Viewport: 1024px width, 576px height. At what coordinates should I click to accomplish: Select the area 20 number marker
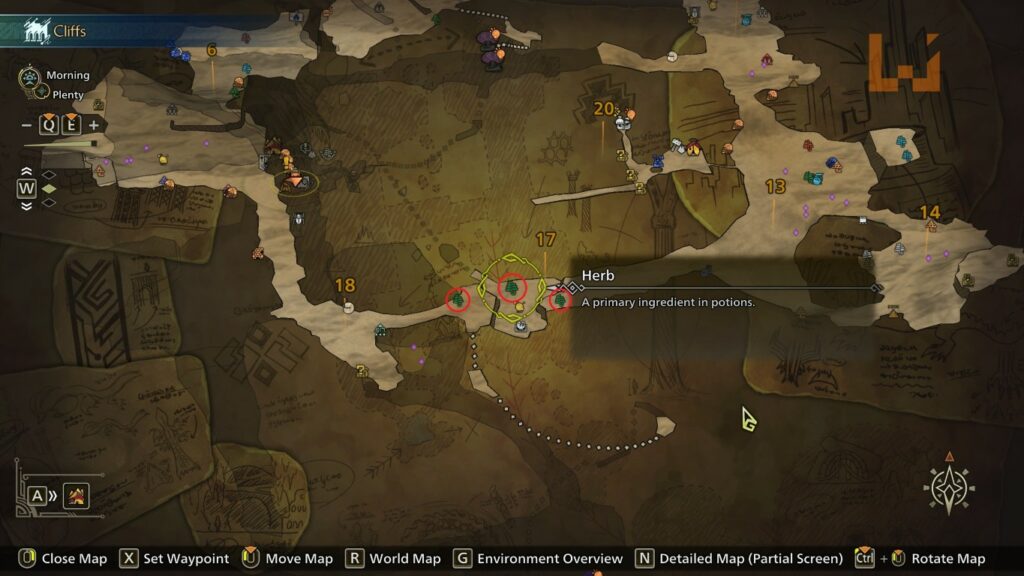pyautogui.click(x=603, y=109)
